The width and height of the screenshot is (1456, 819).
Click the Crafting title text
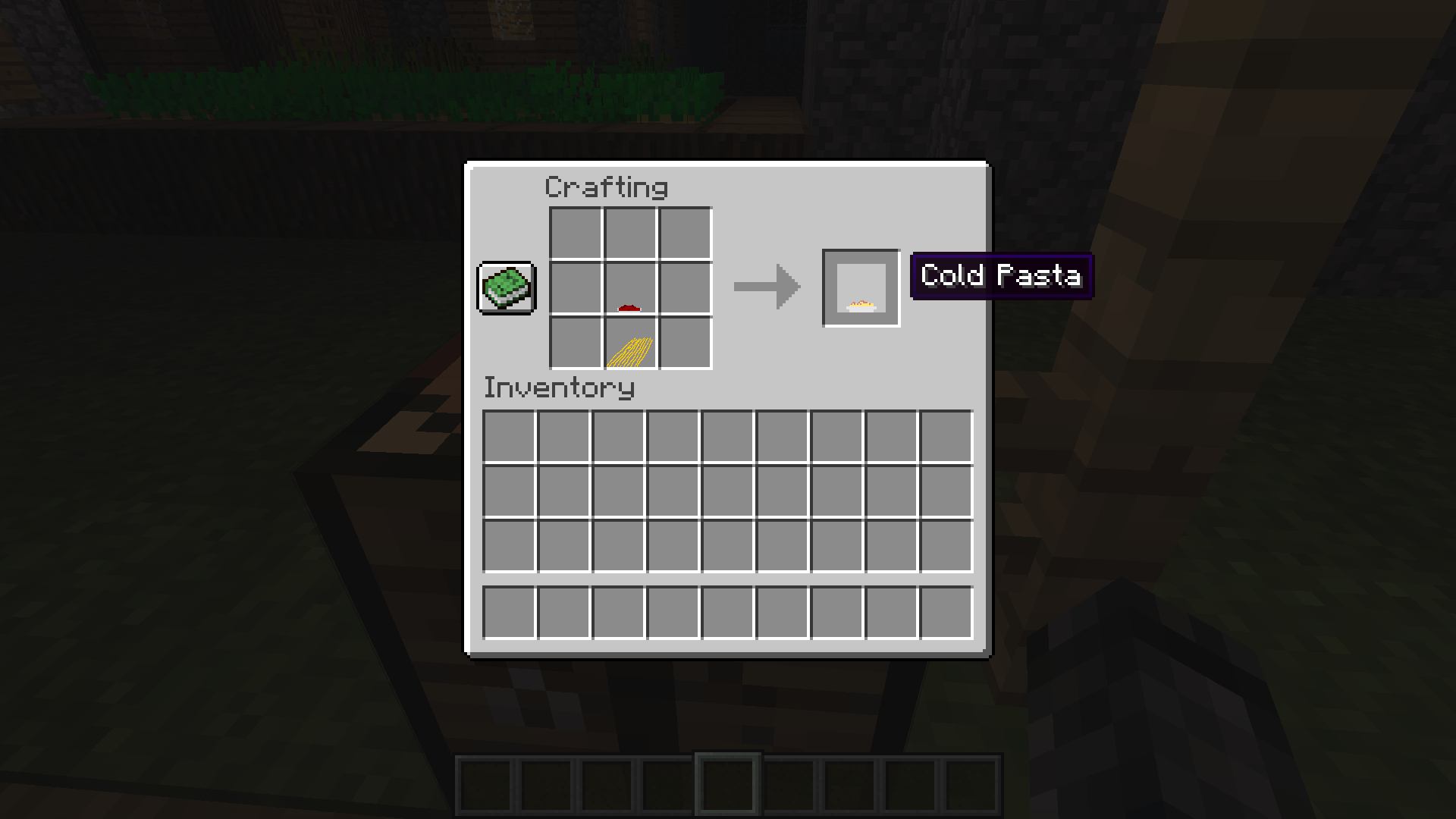(x=607, y=187)
